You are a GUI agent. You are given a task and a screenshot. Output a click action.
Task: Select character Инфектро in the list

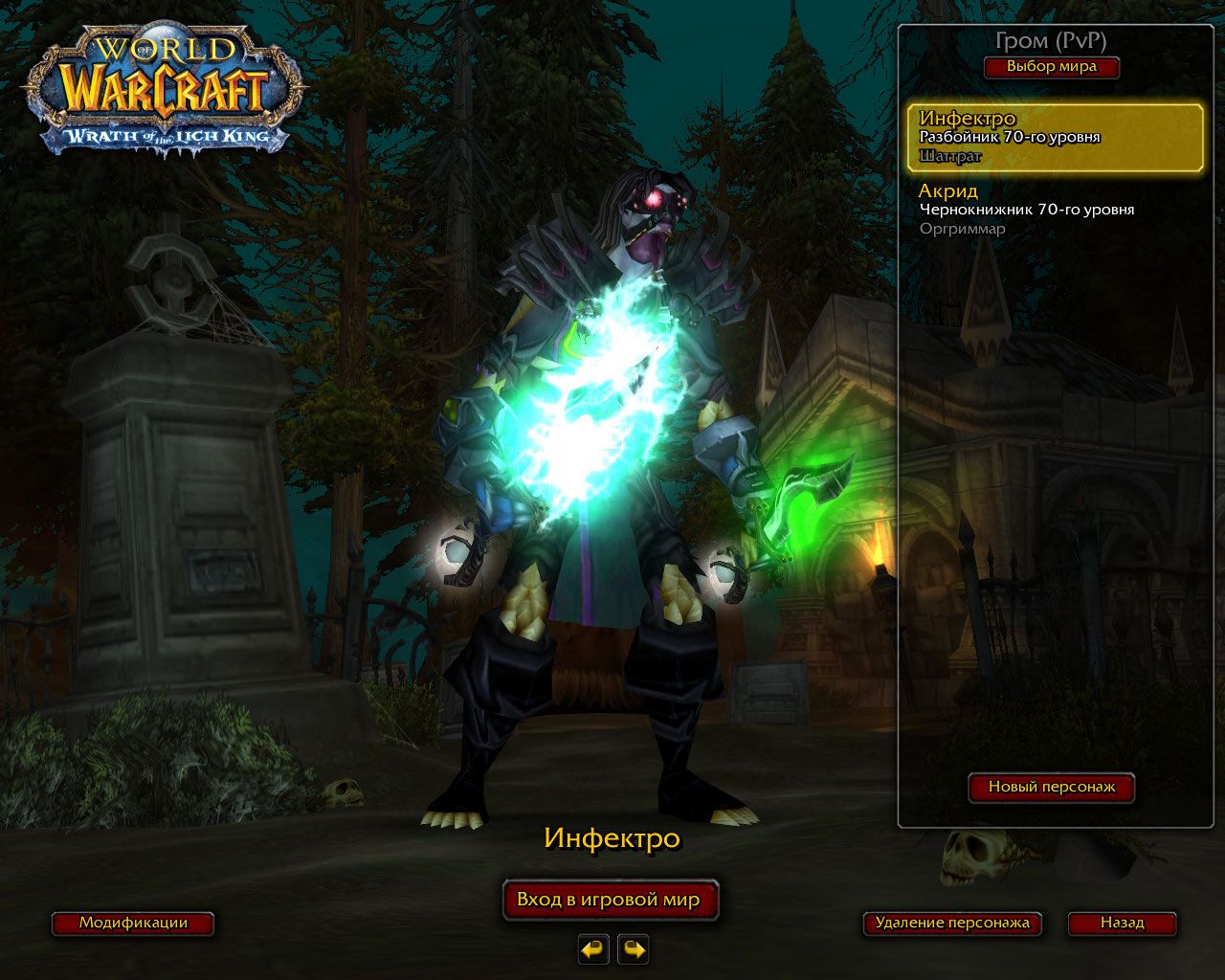click(1055, 137)
